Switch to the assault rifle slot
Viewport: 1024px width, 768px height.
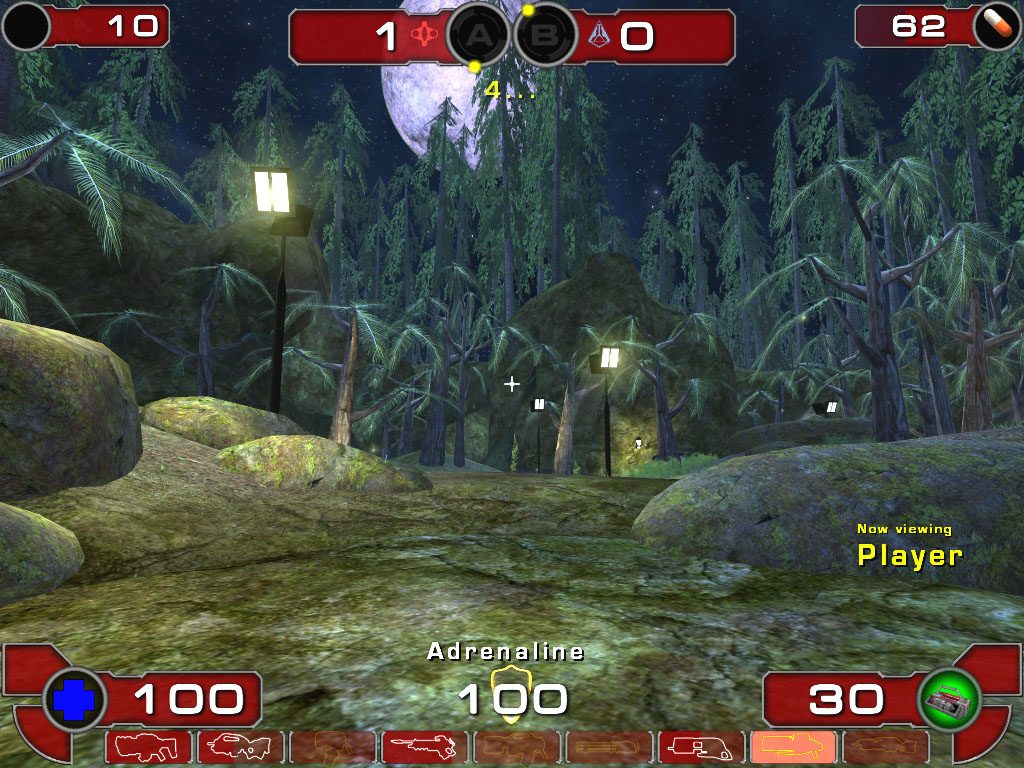240,747
